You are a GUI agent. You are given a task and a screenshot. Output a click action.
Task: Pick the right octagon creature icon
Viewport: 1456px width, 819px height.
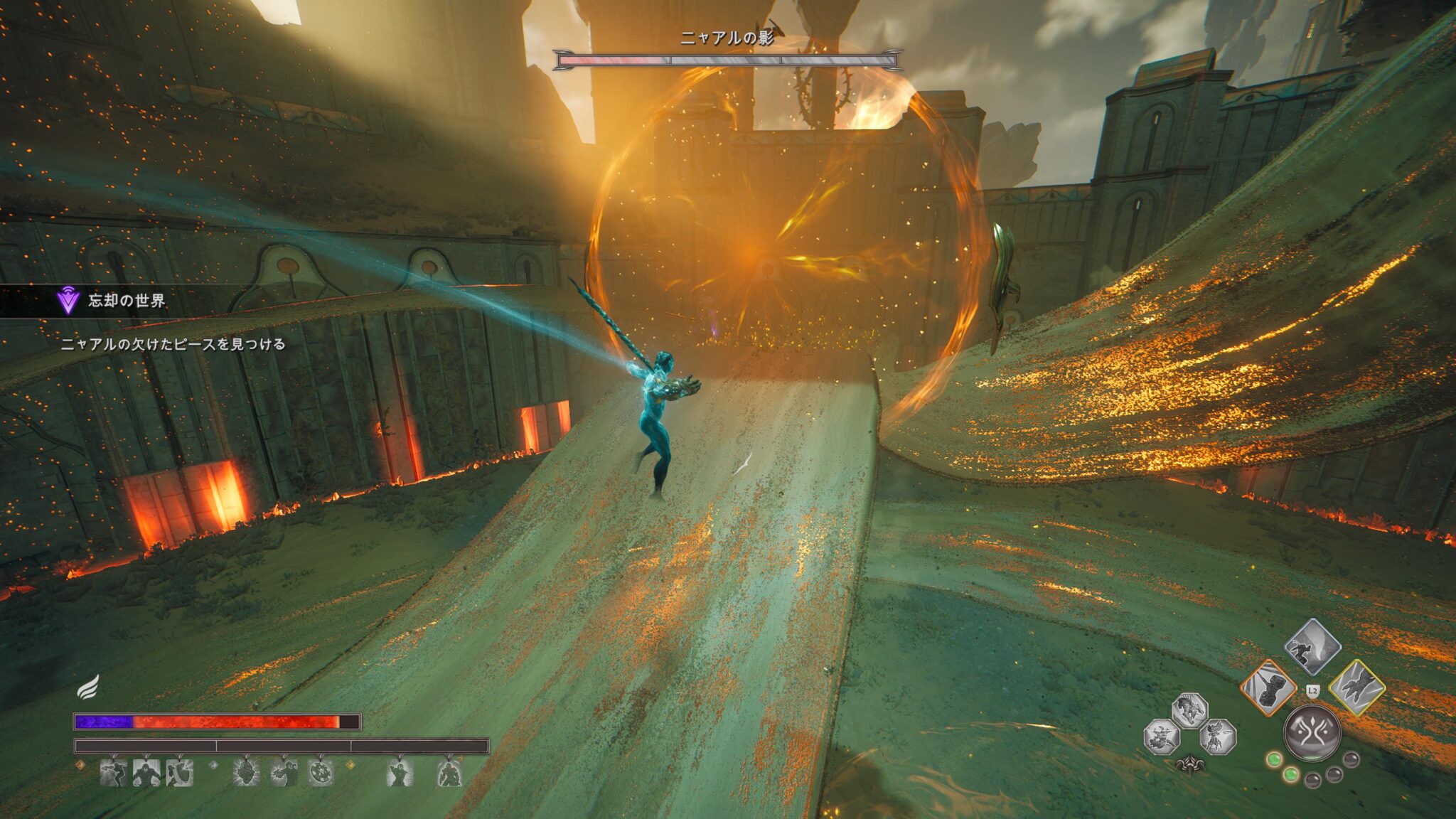click(1217, 737)
